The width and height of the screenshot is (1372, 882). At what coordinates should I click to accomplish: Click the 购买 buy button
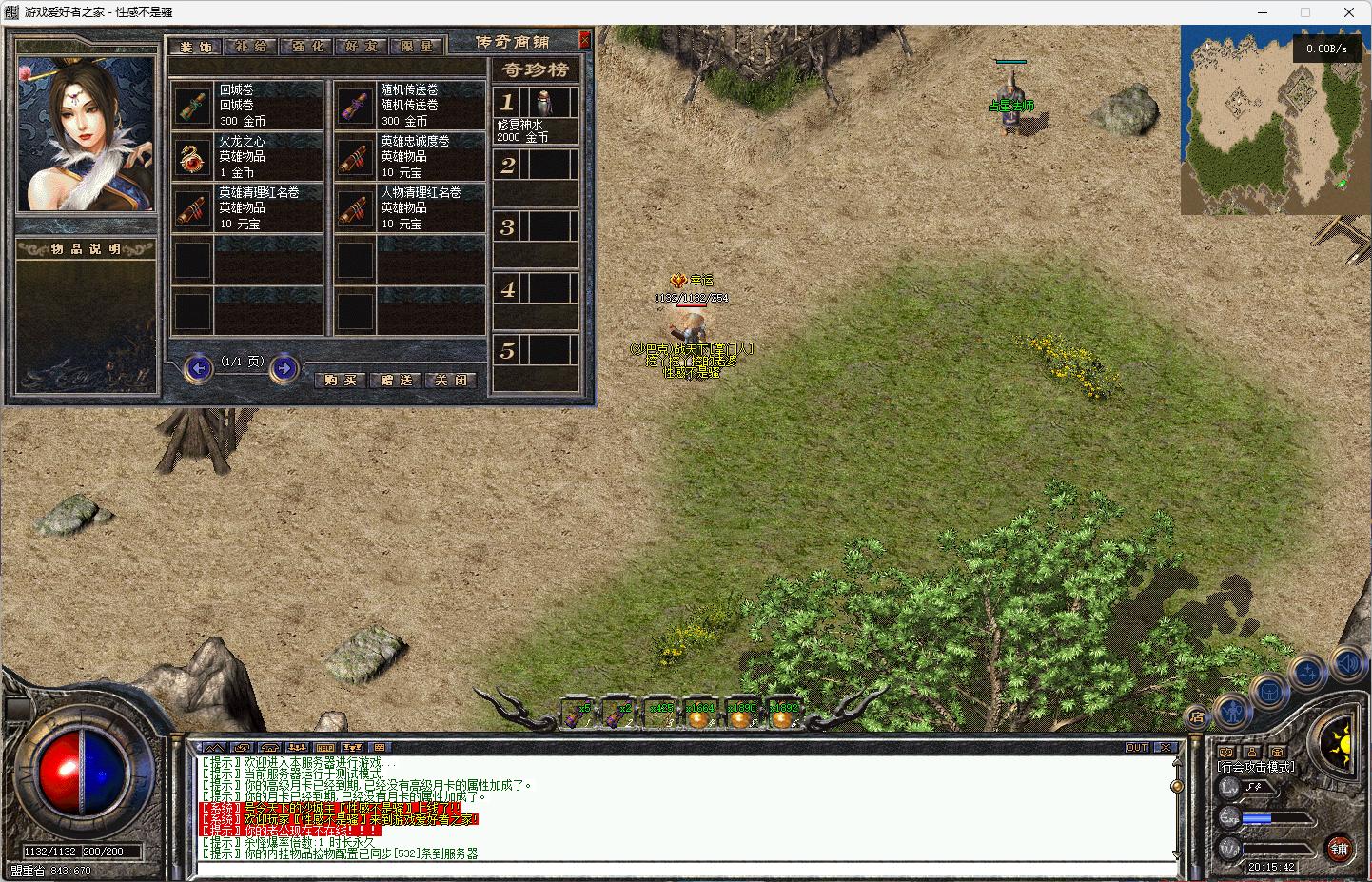341,380
